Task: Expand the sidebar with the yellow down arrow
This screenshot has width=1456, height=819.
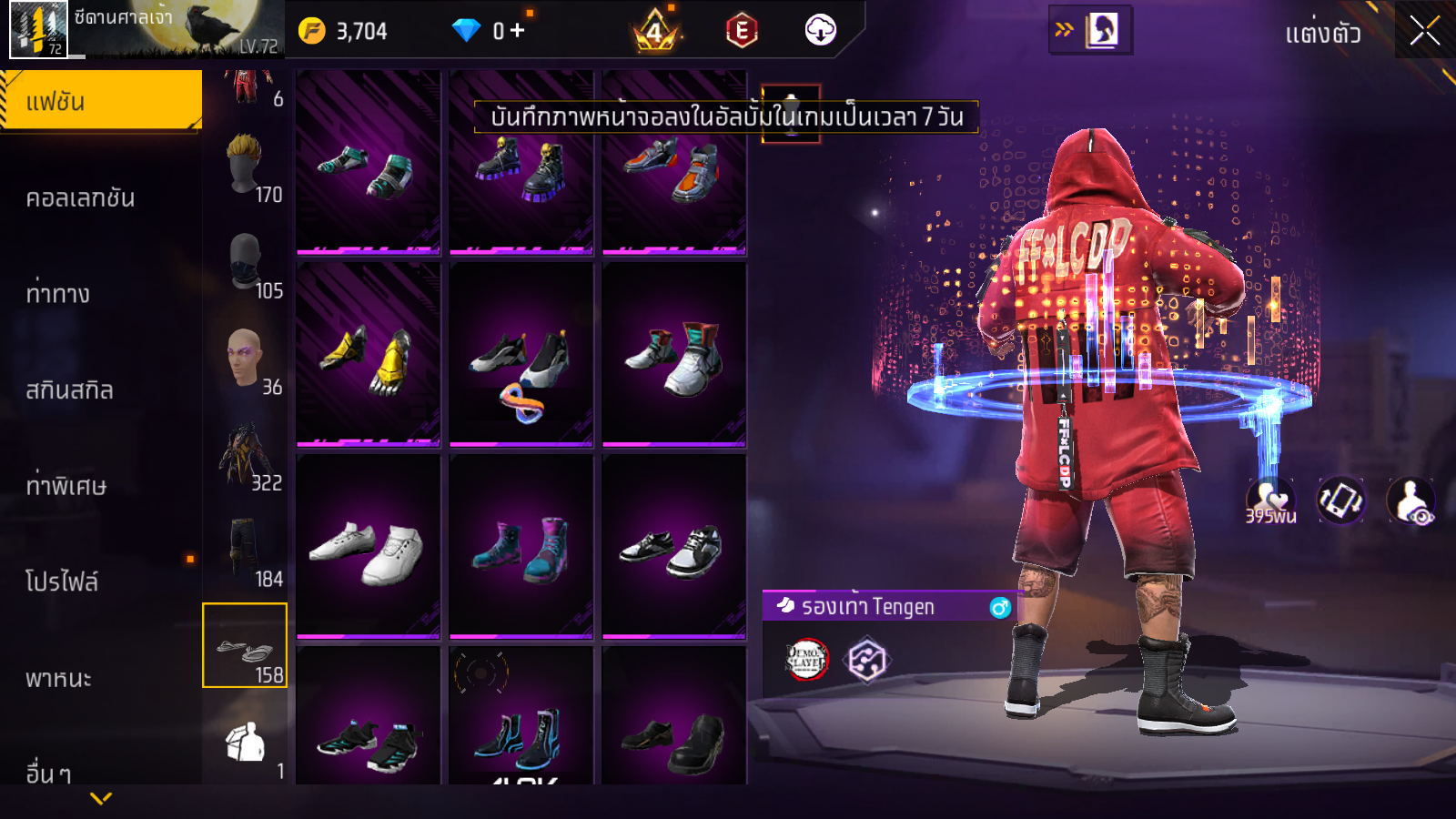Action: pyautogui.click(x=101, y=799)
